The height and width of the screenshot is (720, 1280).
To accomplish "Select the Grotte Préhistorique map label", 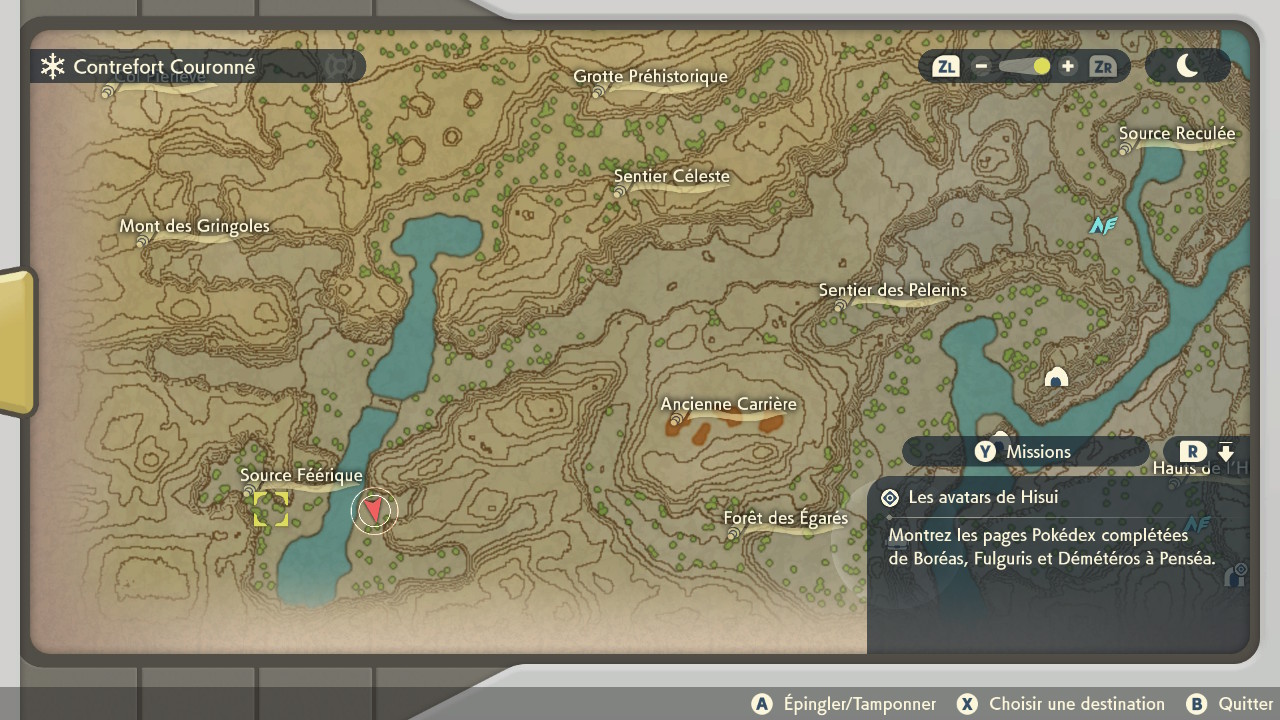I will [651, 76].
